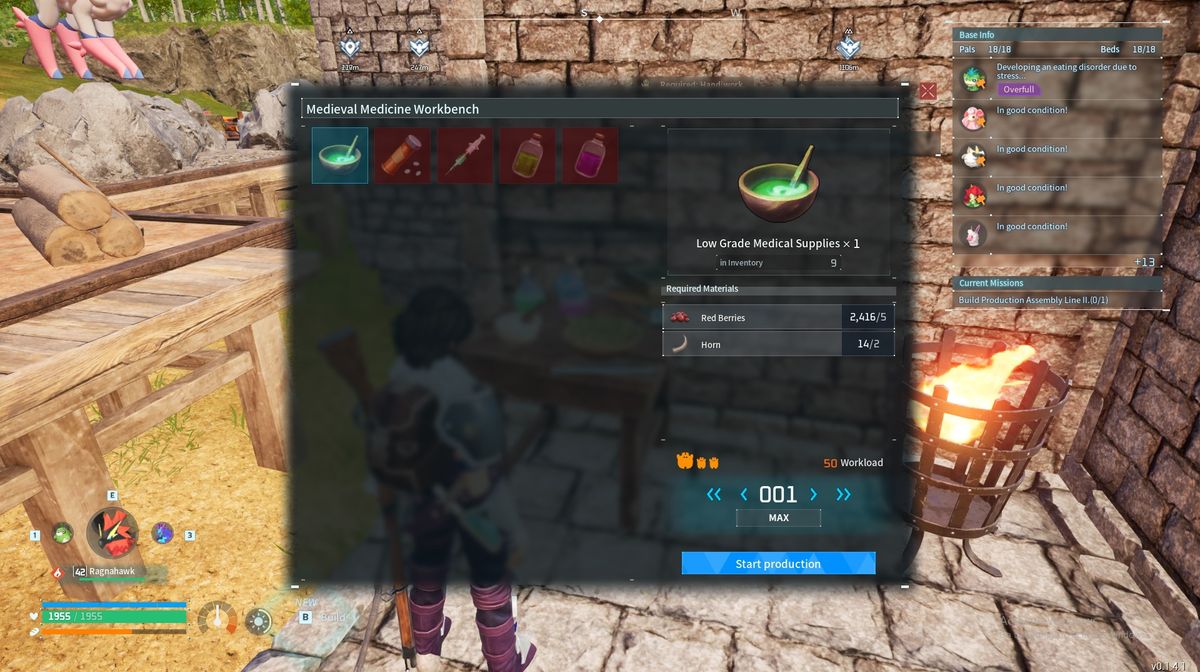Click the double-right arrow quantity button
Image resolution: width=1200 pixels, height=672 pixels.
(x=843, y=494)
